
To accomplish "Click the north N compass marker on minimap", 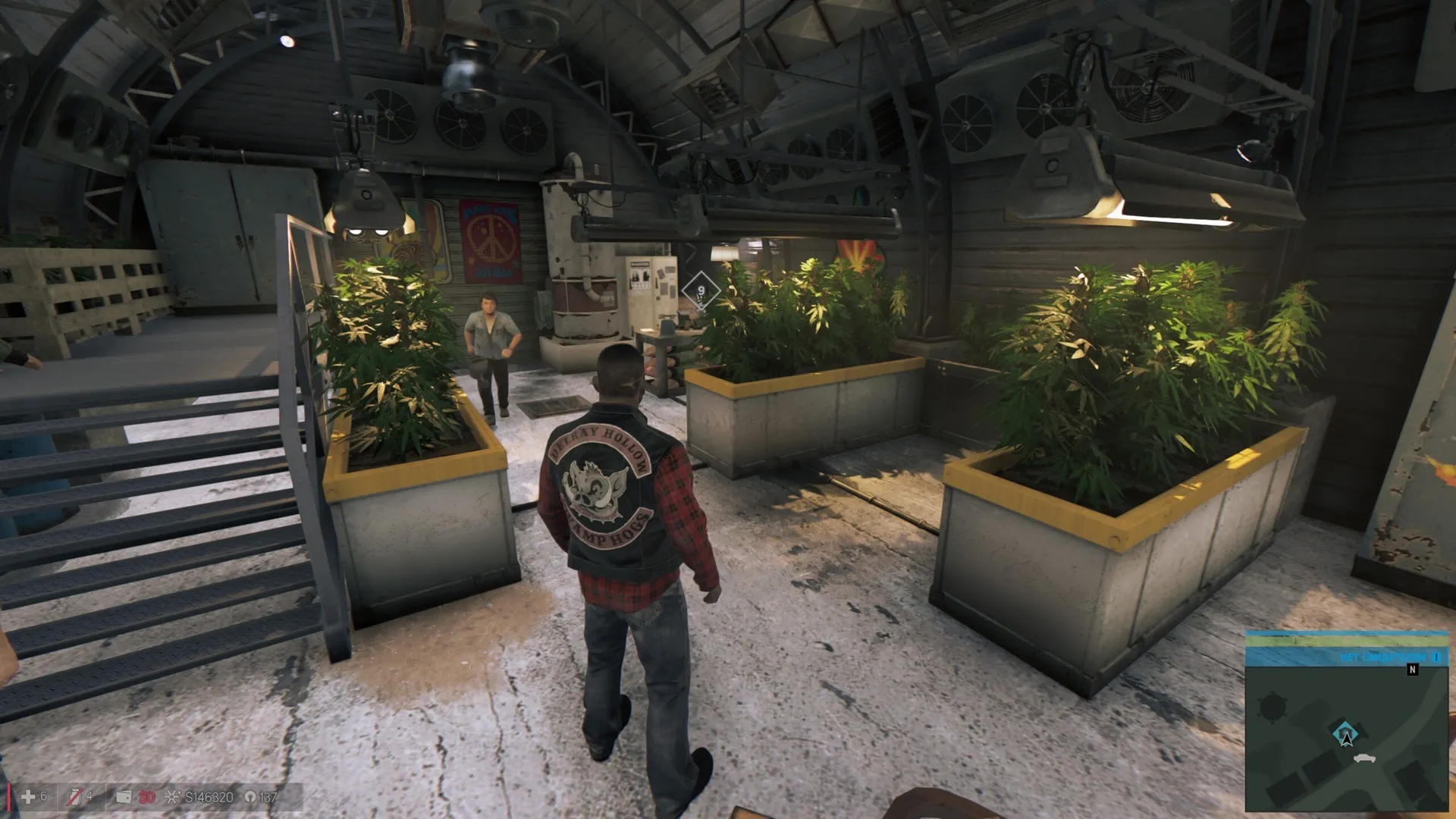I will pyautogui.click(x=1412, y=670).
